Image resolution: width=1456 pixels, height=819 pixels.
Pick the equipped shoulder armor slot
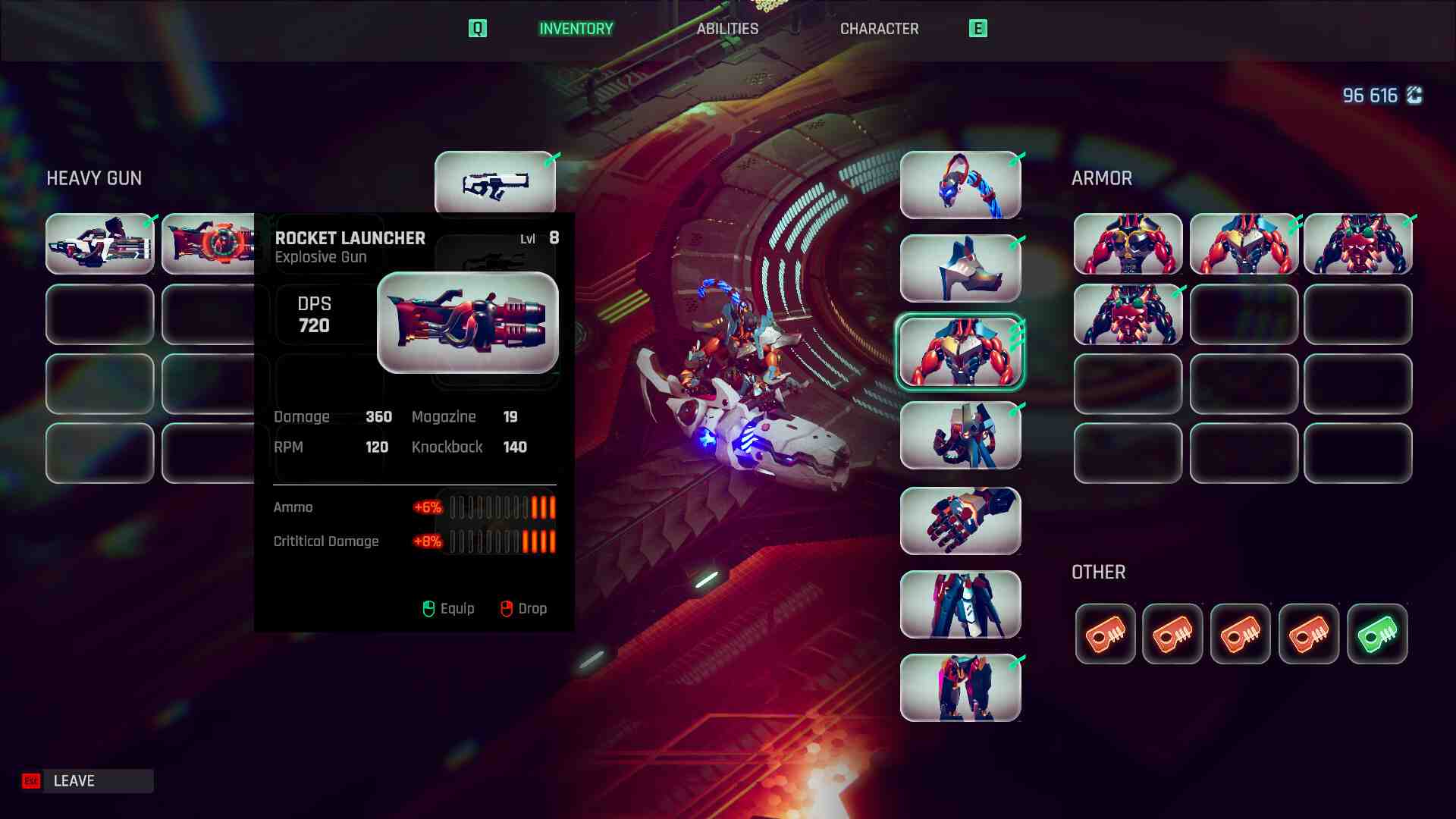click(960, 268)
